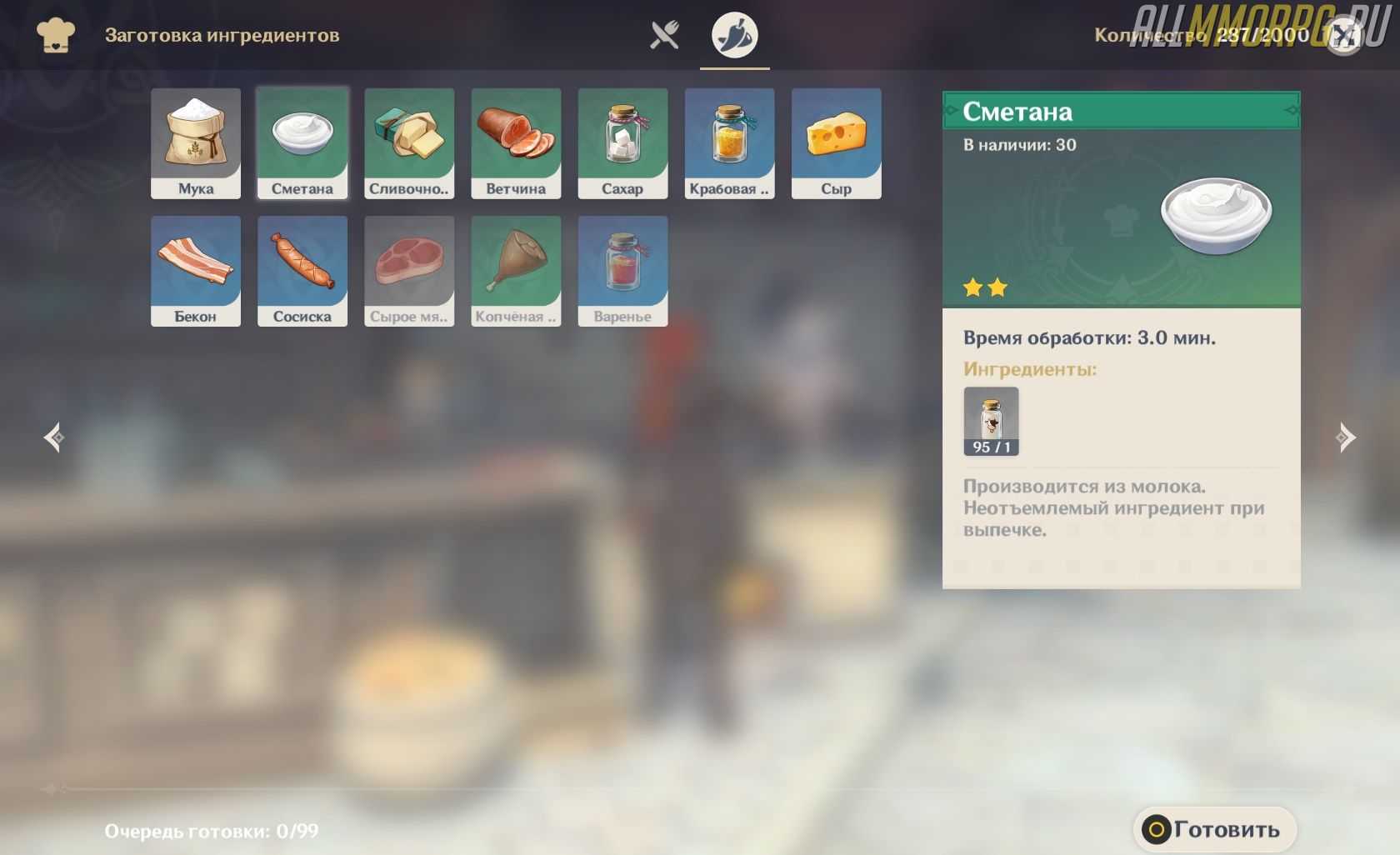Go to the previous page arrow
Image resolution: width=1400 pixels, height=855 pixels.
(54, 437)
